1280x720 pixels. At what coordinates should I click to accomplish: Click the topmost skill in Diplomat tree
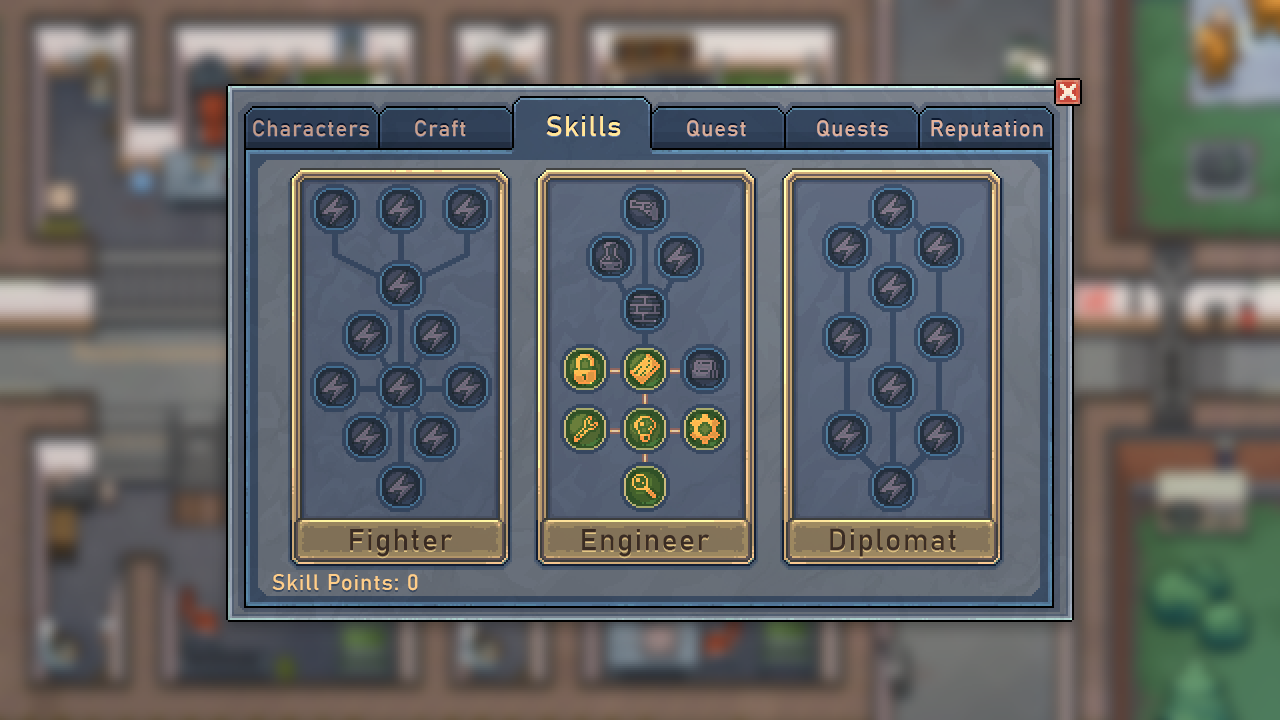tap(892, 210)
